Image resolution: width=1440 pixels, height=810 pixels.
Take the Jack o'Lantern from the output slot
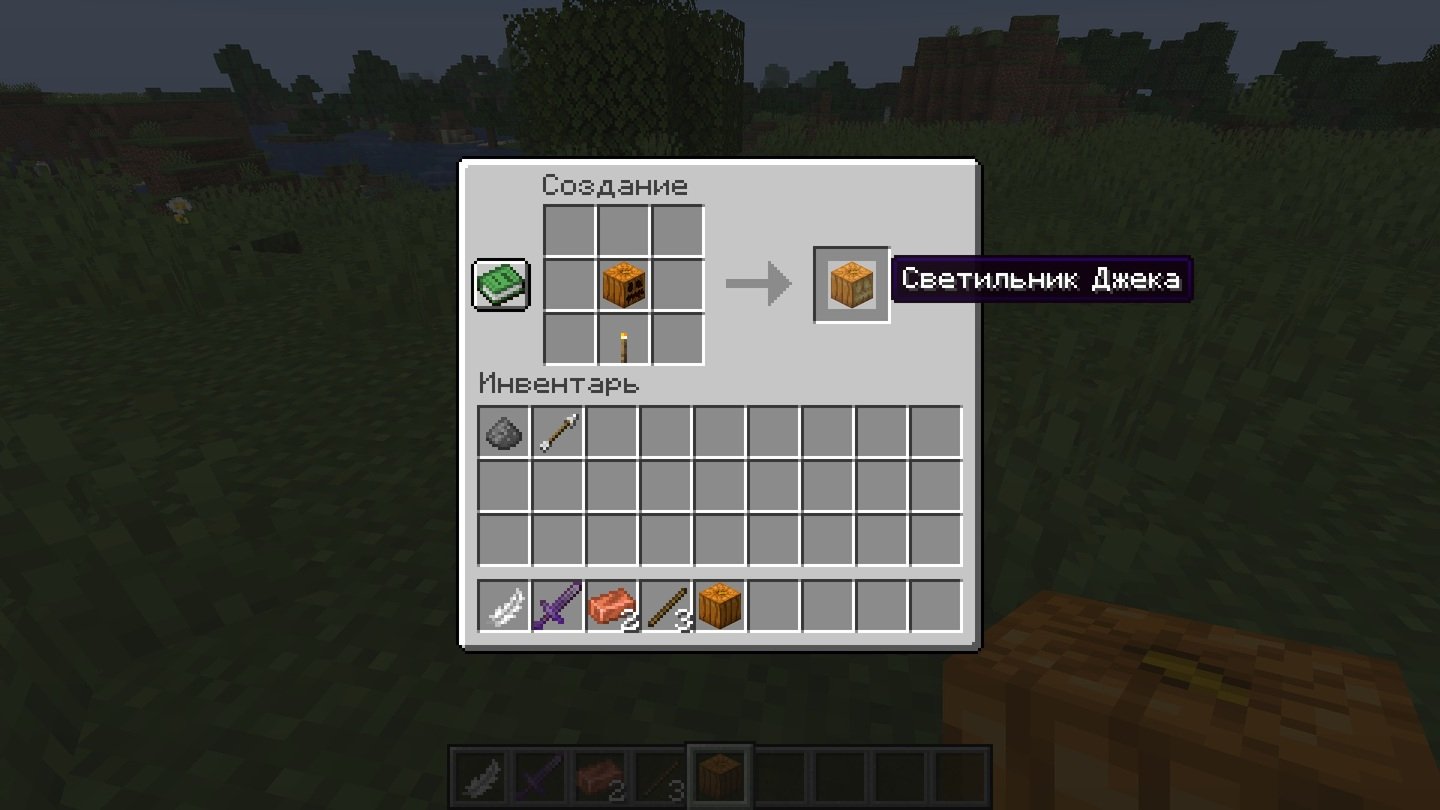coord(851,285)
